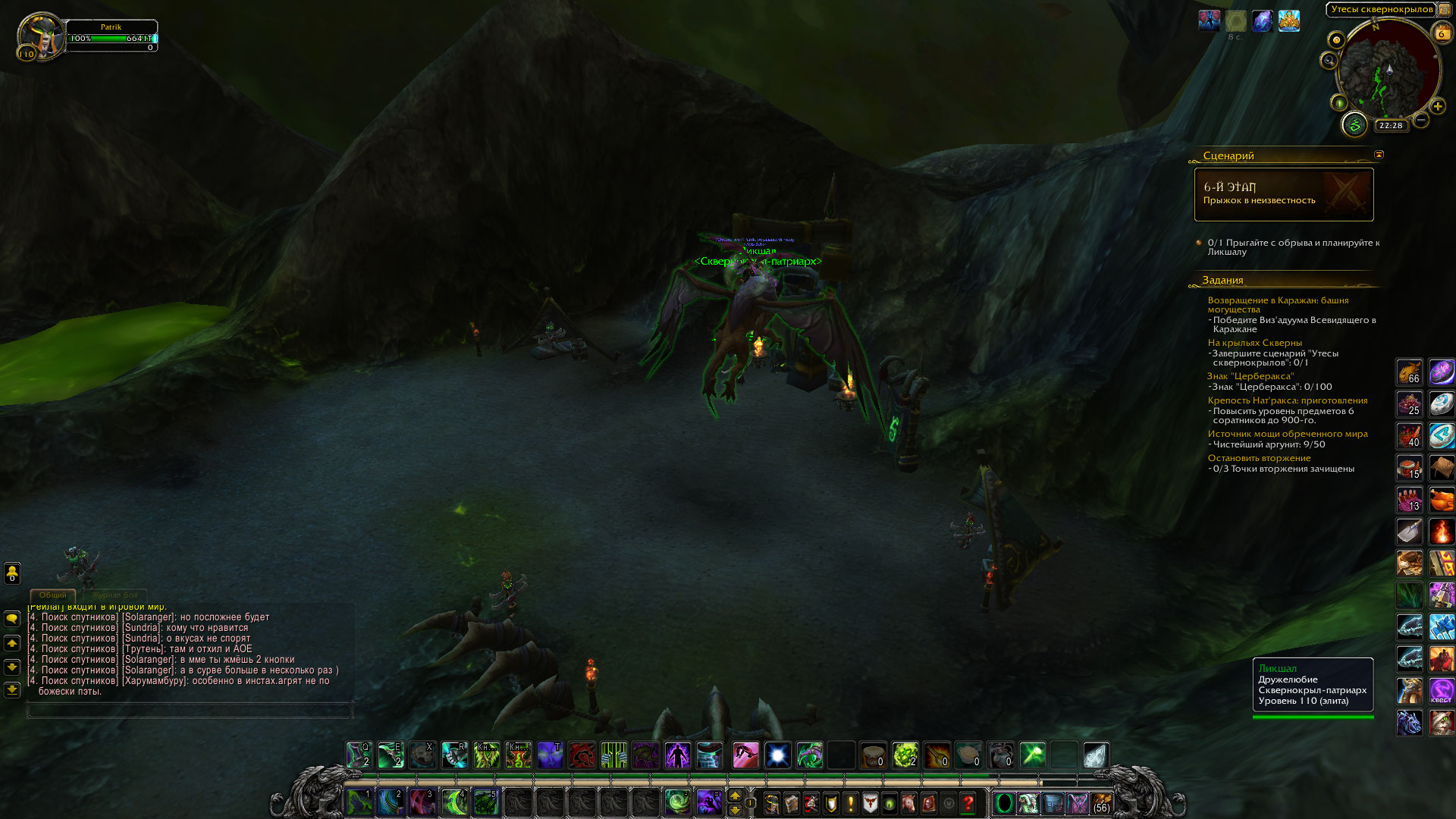
Task: Select the "Остановить вторжение" quest entry
Action: [x=1259, y=458]
